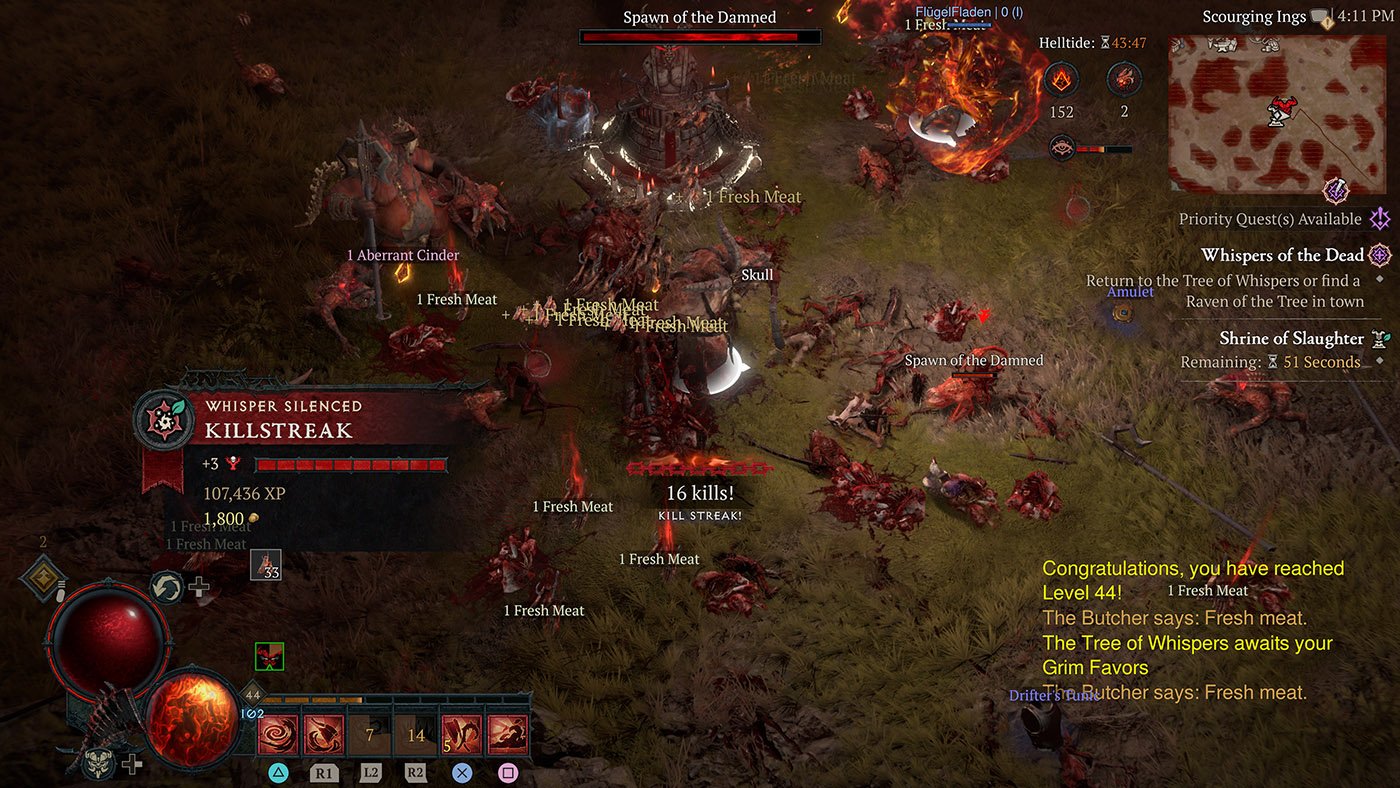Open Priority Quest(s) Available notice
The image size is (1400, 788).
pos(1270,219)
